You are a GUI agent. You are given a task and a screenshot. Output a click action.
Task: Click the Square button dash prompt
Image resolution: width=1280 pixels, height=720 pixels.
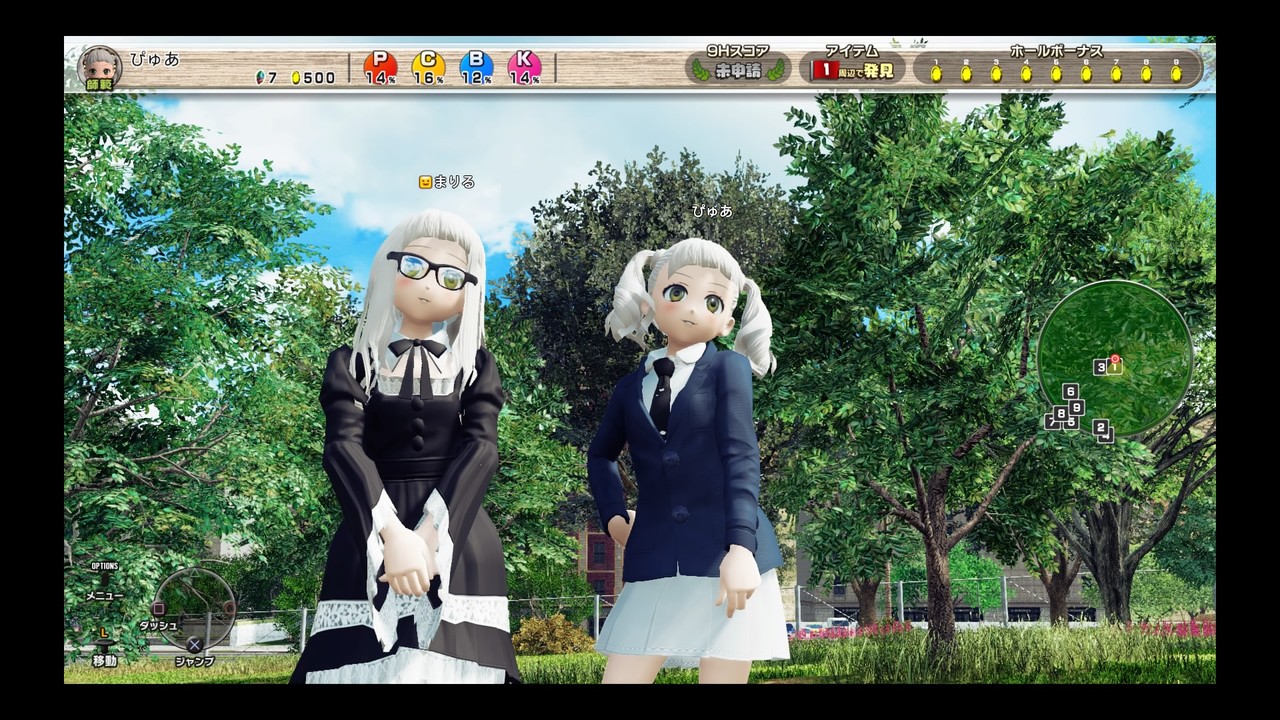click(159, 608)
